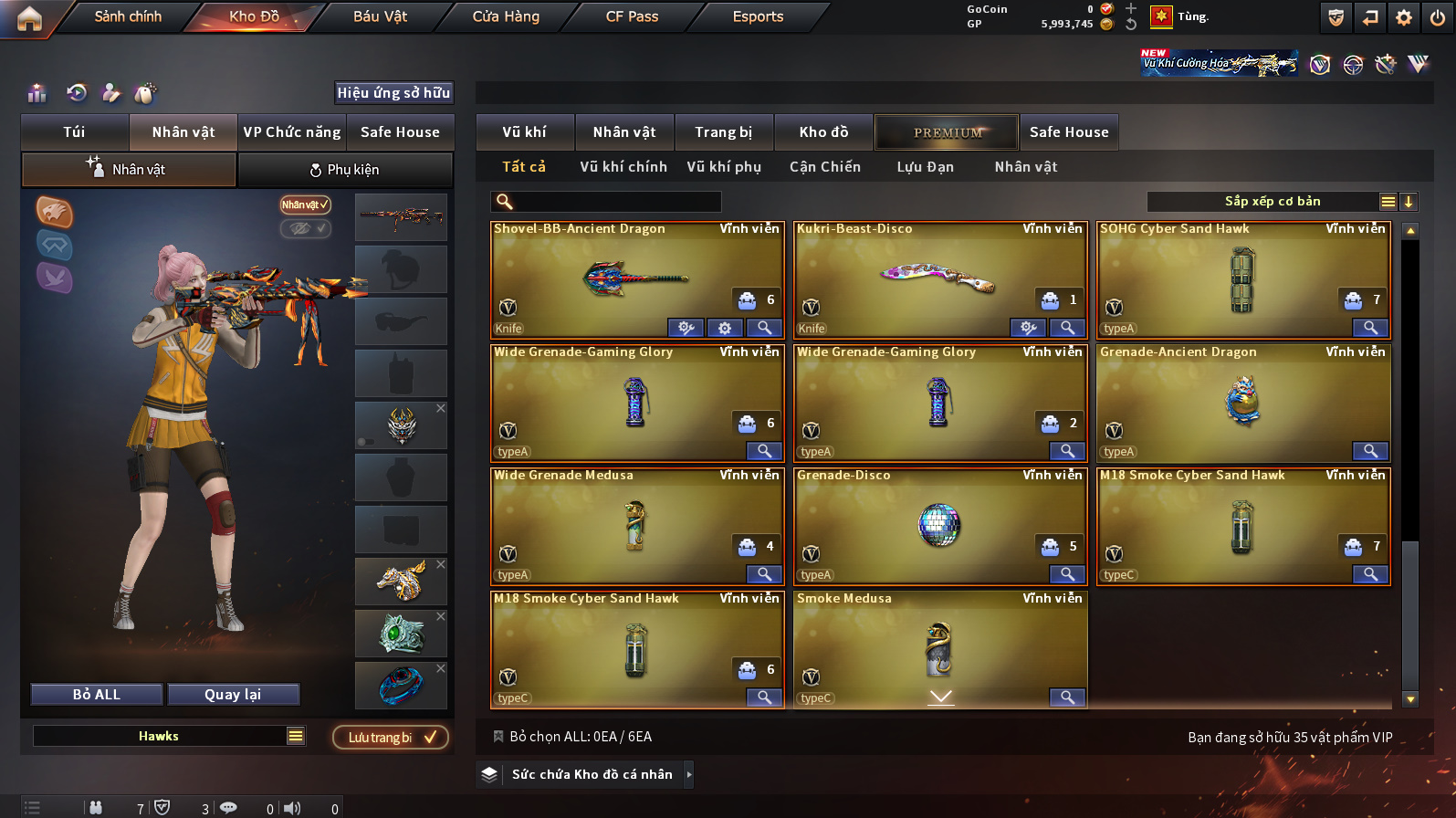Switch to the Cửa Hàng shop tab
Viewport: 1456px width, 818px height.
[506, 16]
